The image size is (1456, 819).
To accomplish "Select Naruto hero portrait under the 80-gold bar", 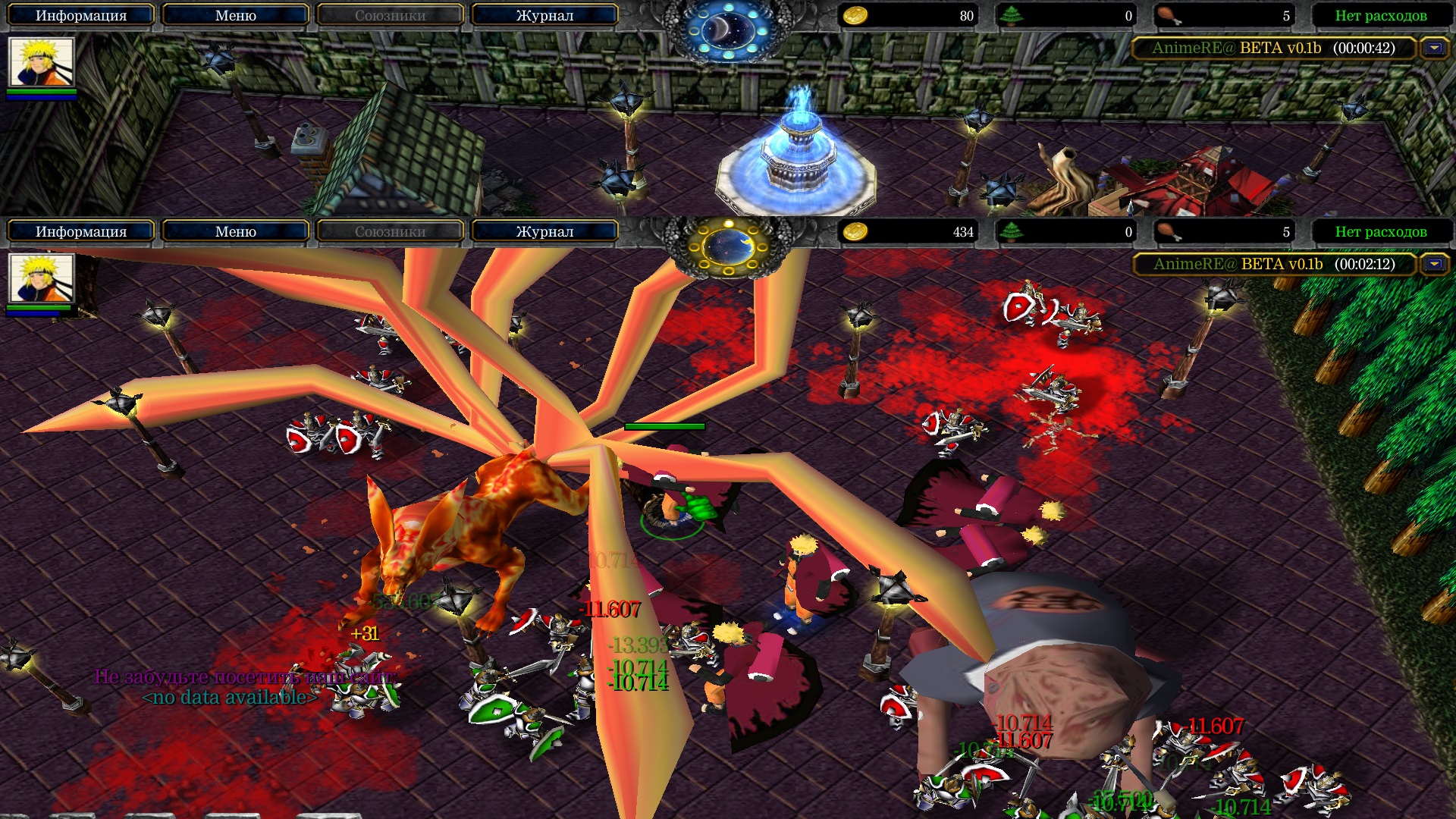I will [x=41, y=61].
